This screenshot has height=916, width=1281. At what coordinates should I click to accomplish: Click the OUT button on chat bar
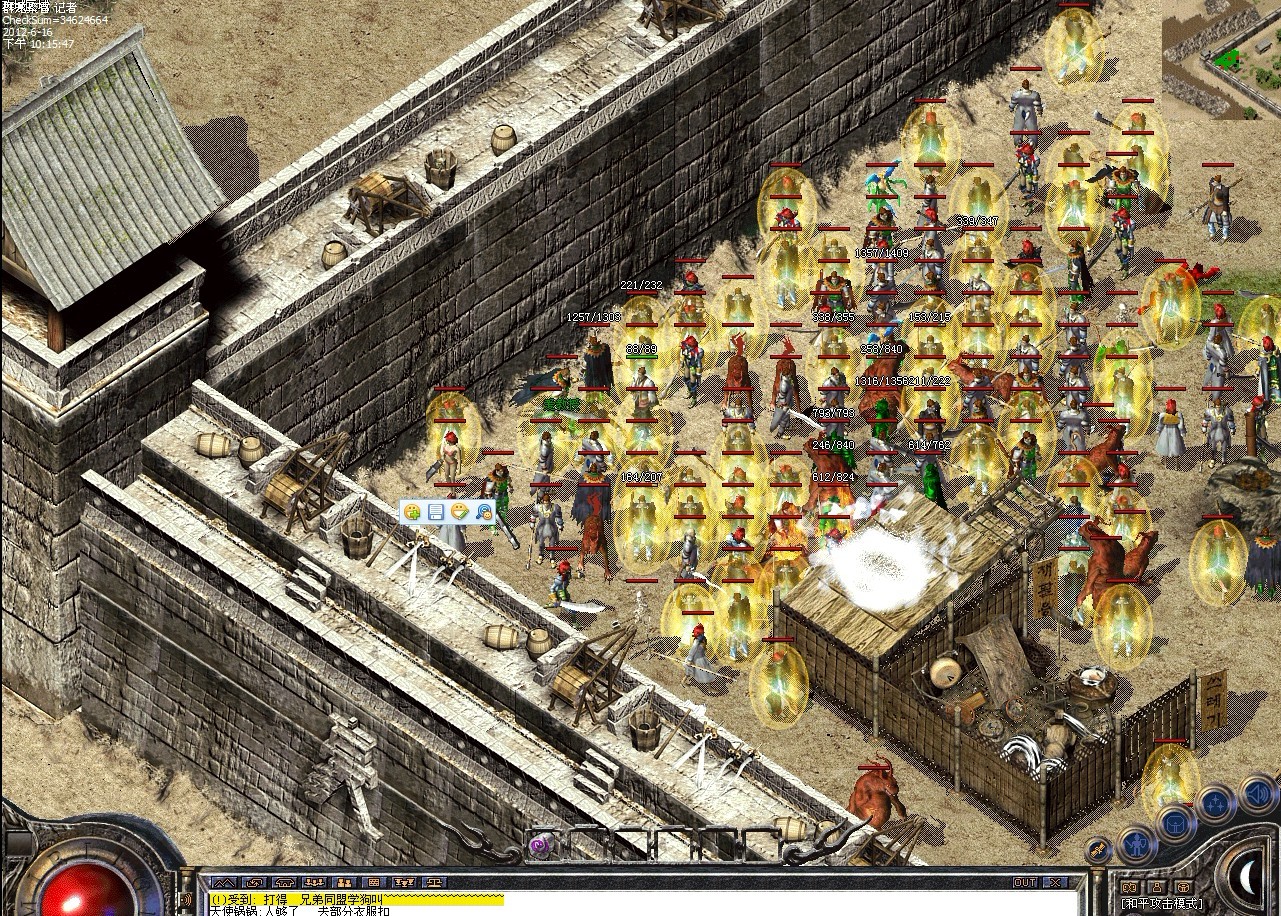point(1025,883)
